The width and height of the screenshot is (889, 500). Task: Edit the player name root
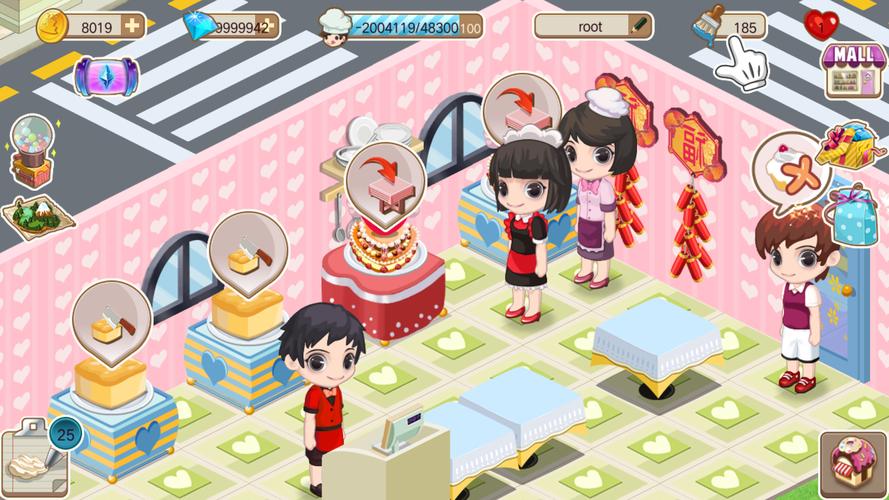(638, 26)
